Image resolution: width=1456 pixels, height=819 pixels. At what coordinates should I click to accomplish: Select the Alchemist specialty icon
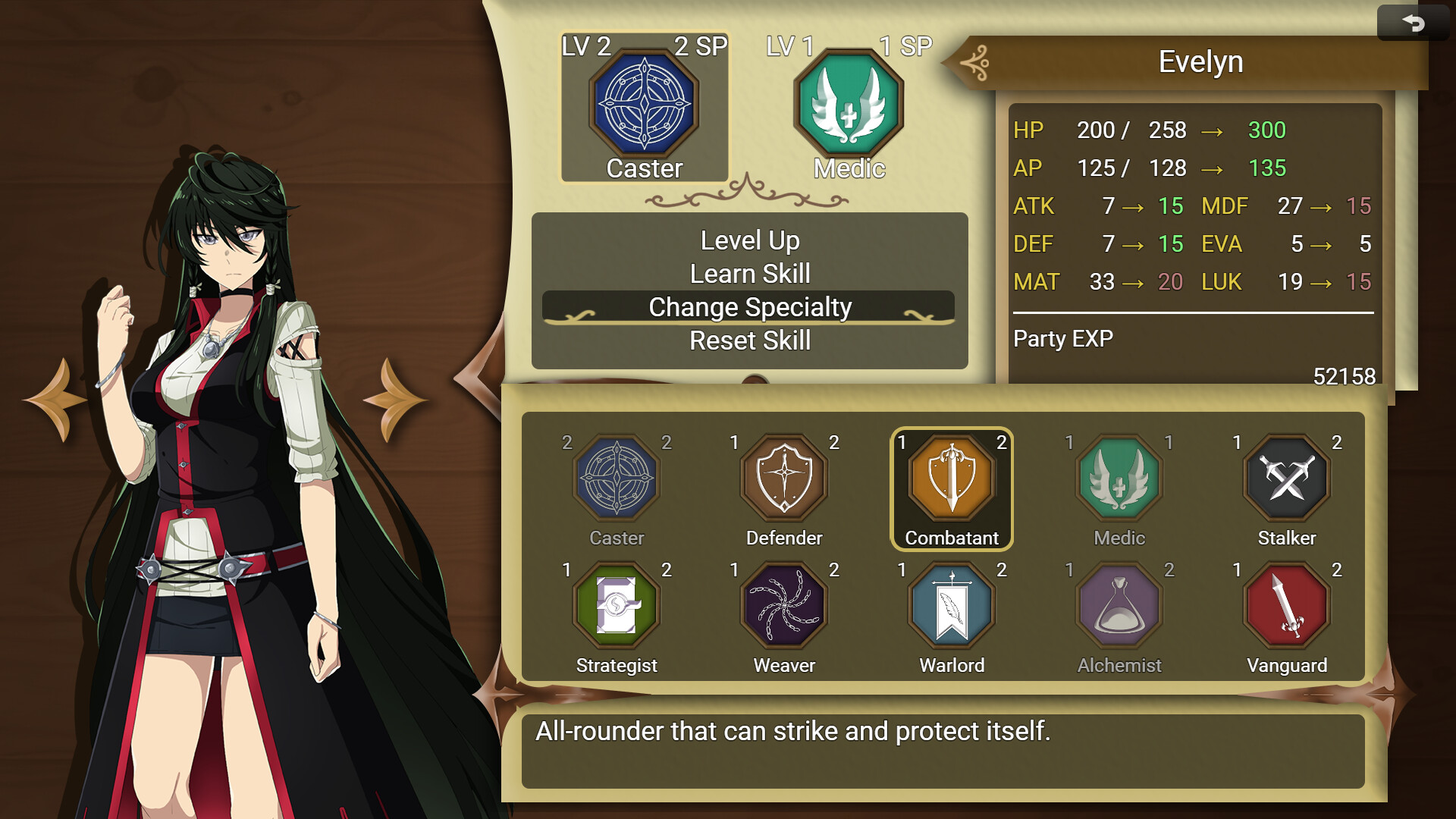point(1118,605)
